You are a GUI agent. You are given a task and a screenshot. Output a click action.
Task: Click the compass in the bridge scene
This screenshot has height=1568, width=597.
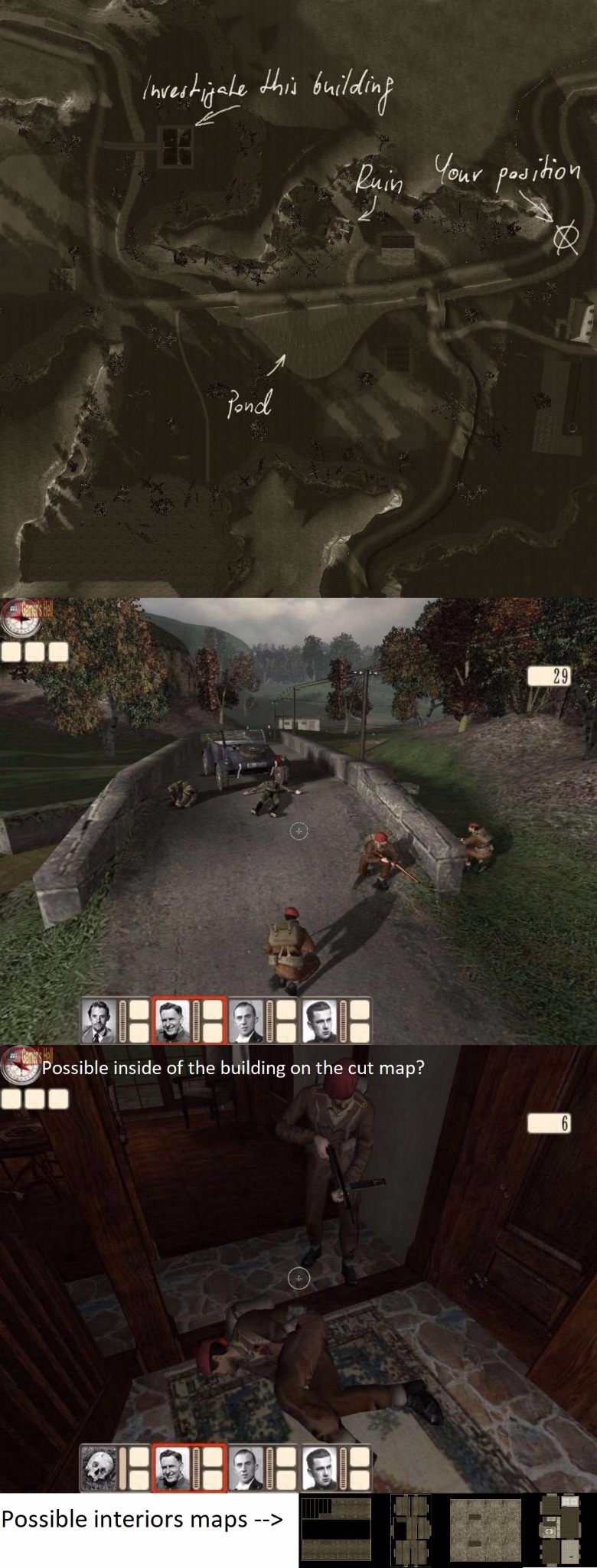pos(21,622)
